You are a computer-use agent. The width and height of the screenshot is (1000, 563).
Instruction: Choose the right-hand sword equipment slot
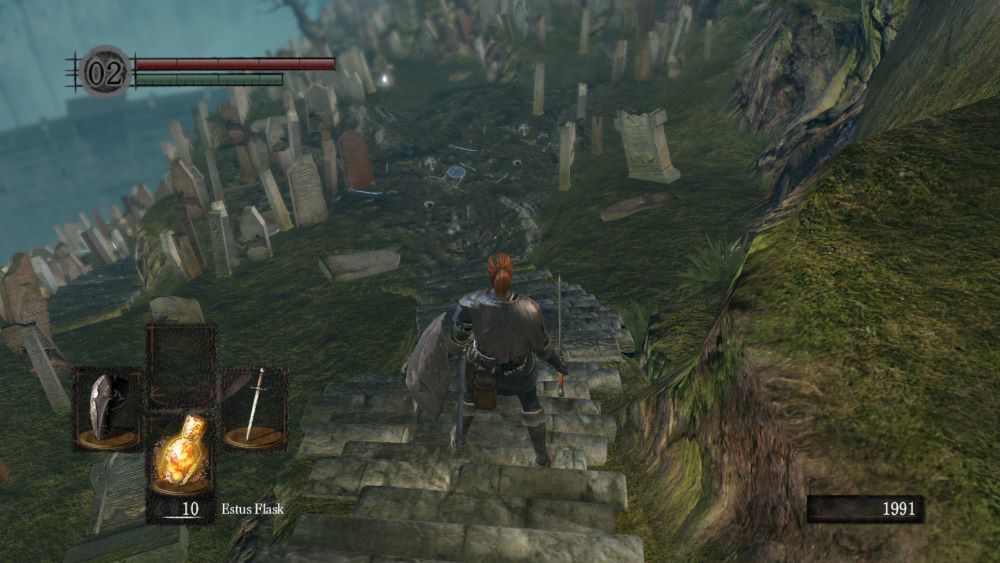coord(253,408)
